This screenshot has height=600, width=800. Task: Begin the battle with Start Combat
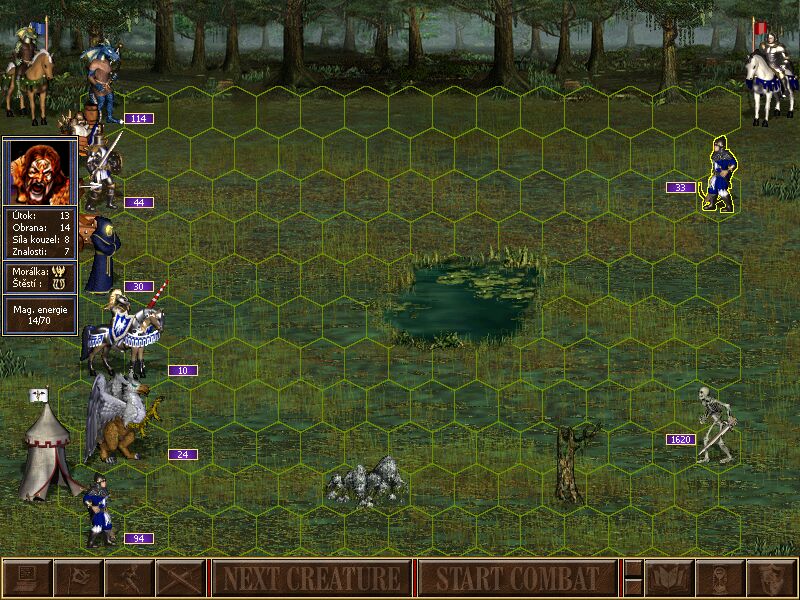tap(517, 578)
